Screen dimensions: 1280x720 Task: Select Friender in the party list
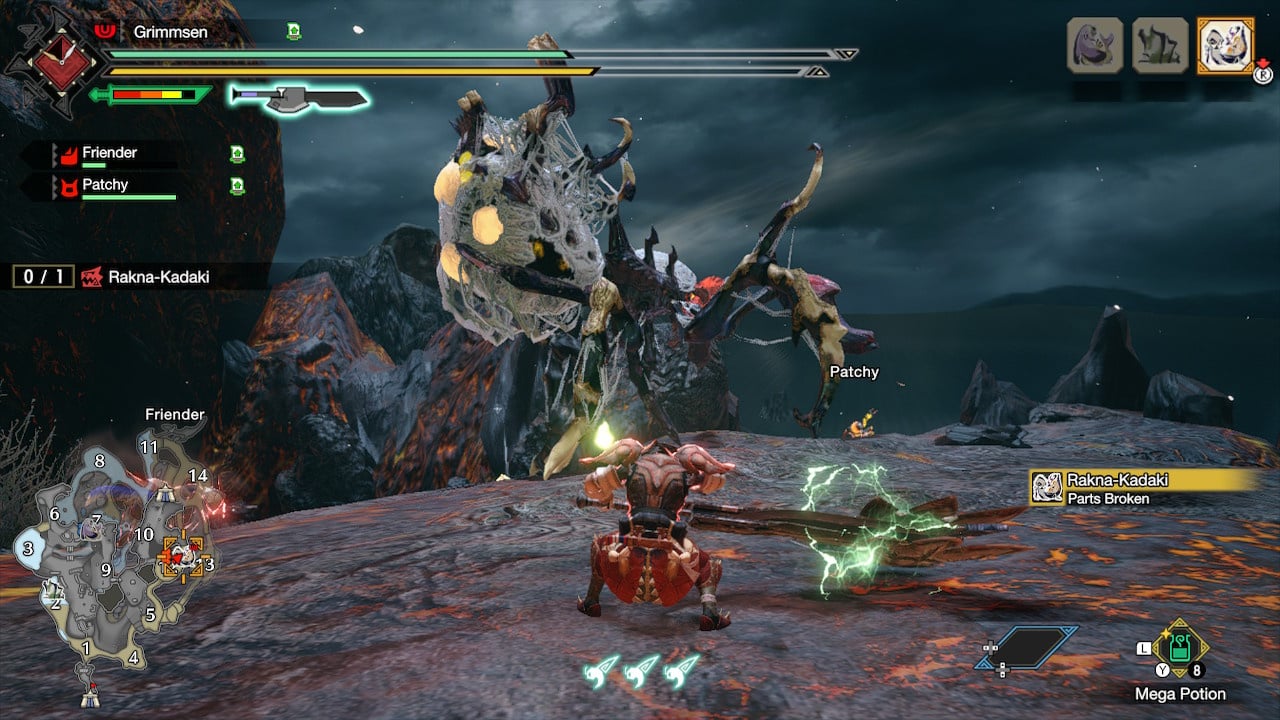coord(110,153)
